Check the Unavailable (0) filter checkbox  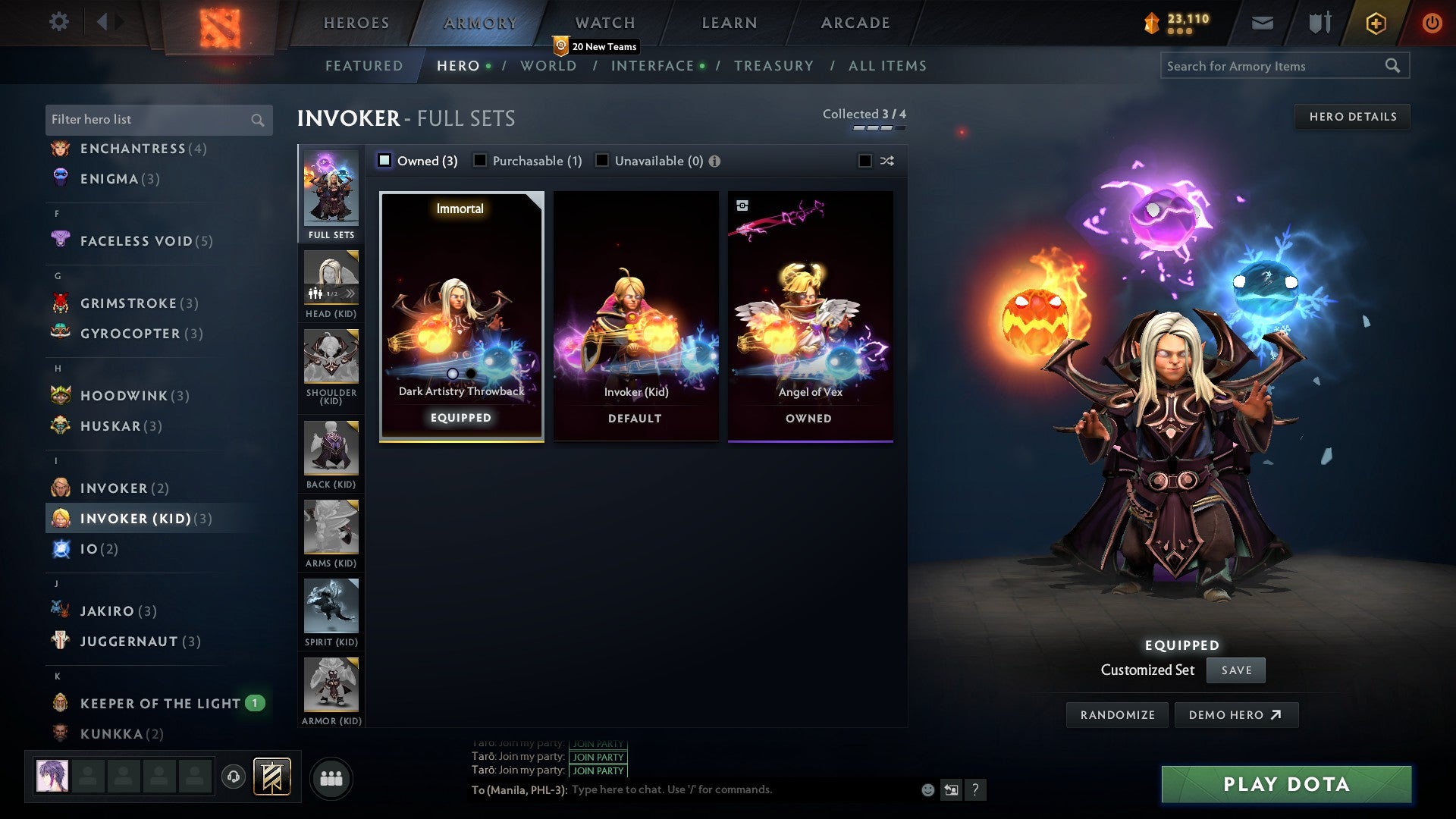(x=602, y=161)
